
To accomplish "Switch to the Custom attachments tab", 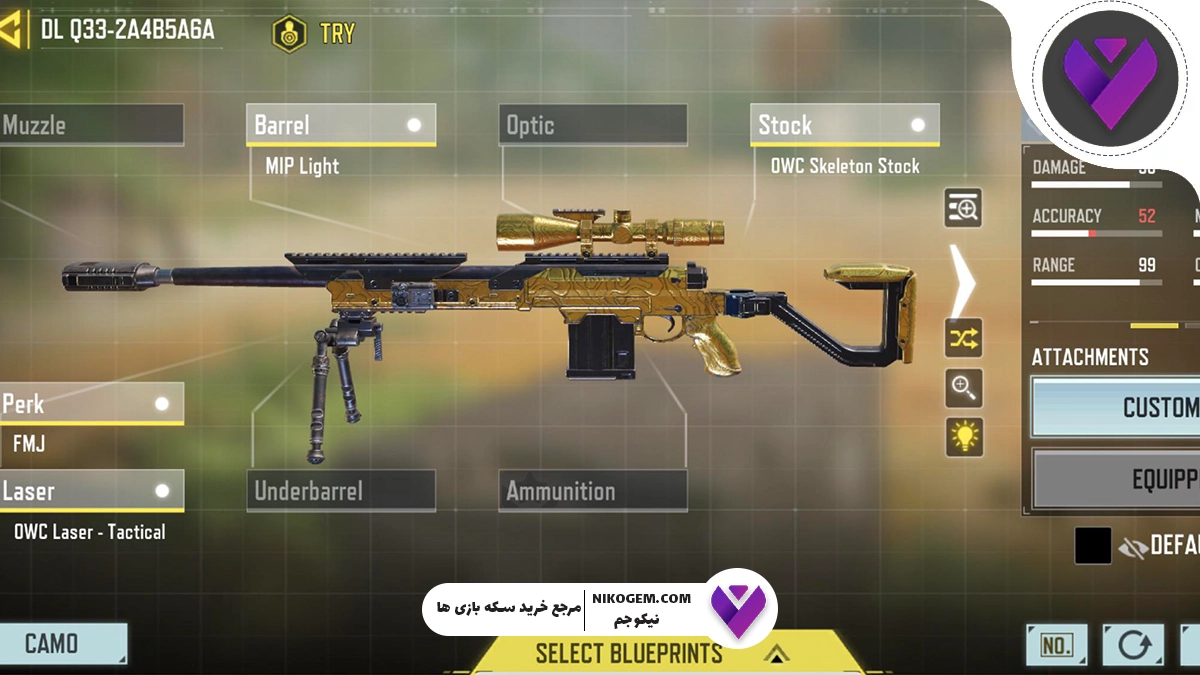I will coord(1116,407).
